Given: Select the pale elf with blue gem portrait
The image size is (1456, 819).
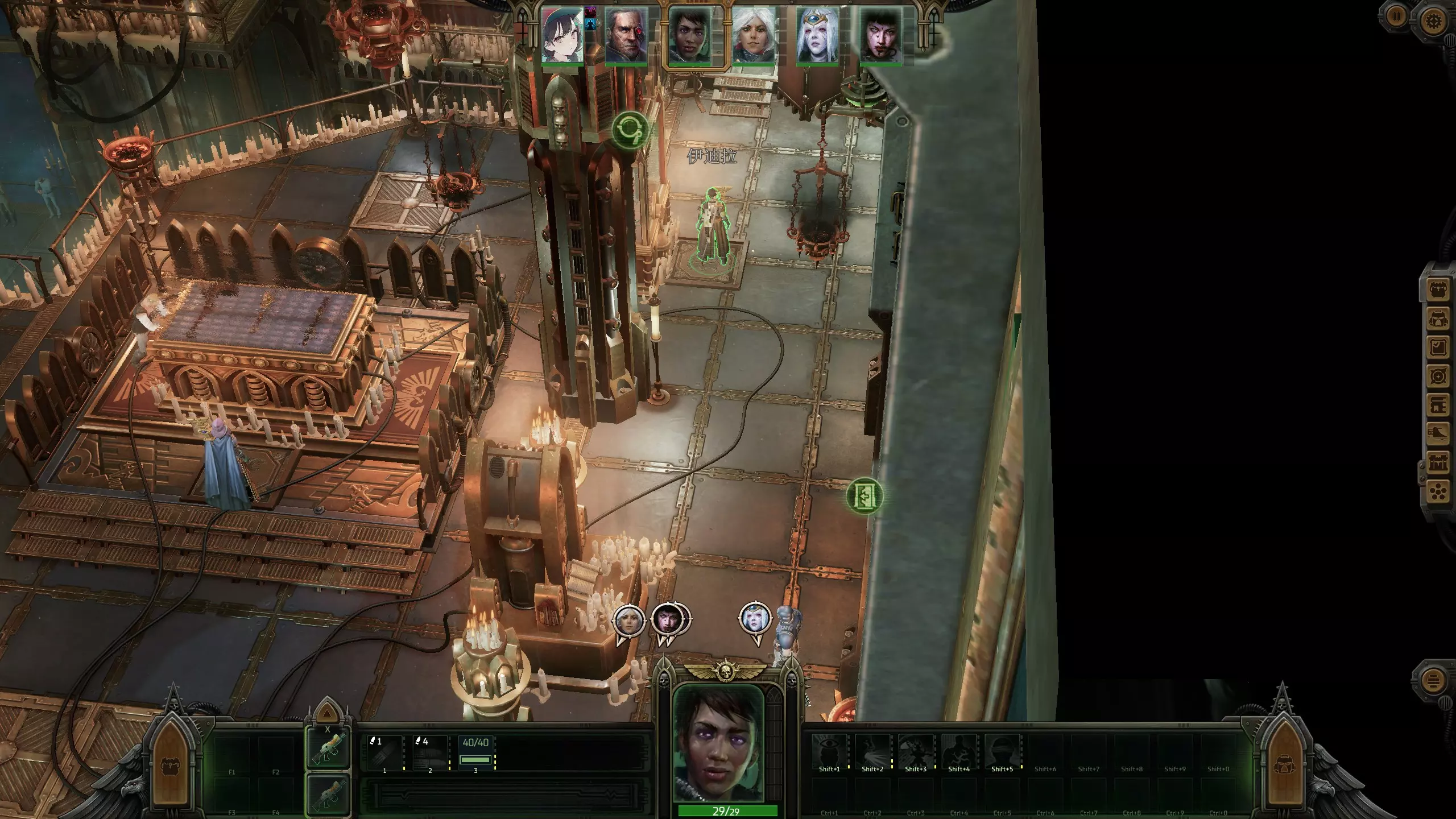Looking at the screenshot, I should [817, 35].
